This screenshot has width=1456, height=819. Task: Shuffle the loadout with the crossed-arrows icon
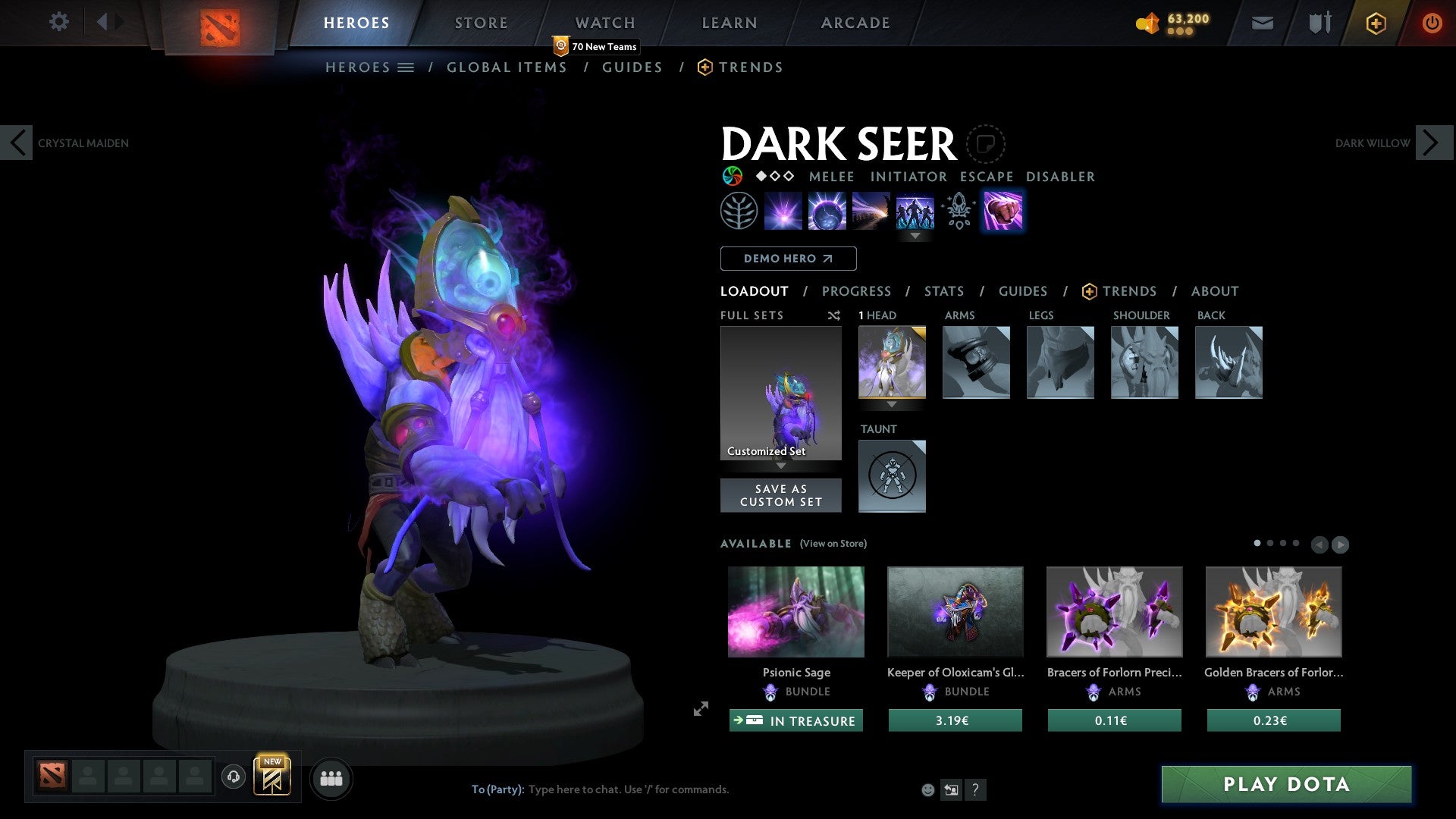[834, 315]
